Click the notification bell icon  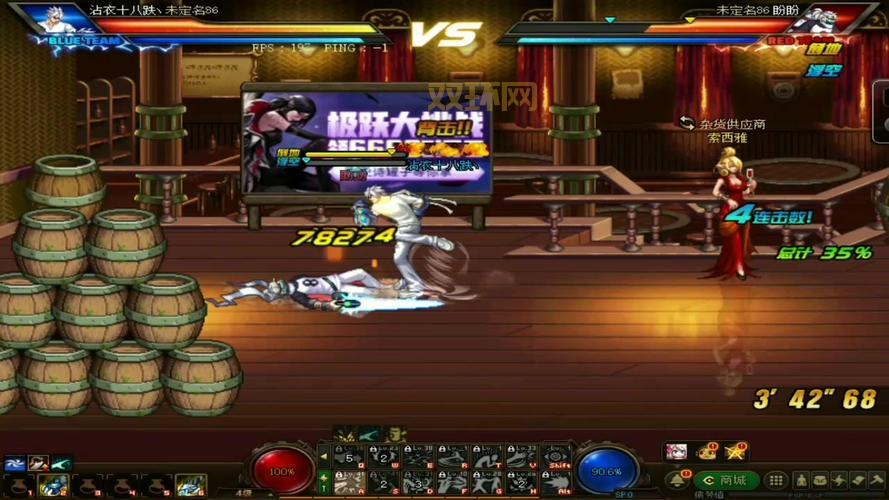(x=676, y=481)
